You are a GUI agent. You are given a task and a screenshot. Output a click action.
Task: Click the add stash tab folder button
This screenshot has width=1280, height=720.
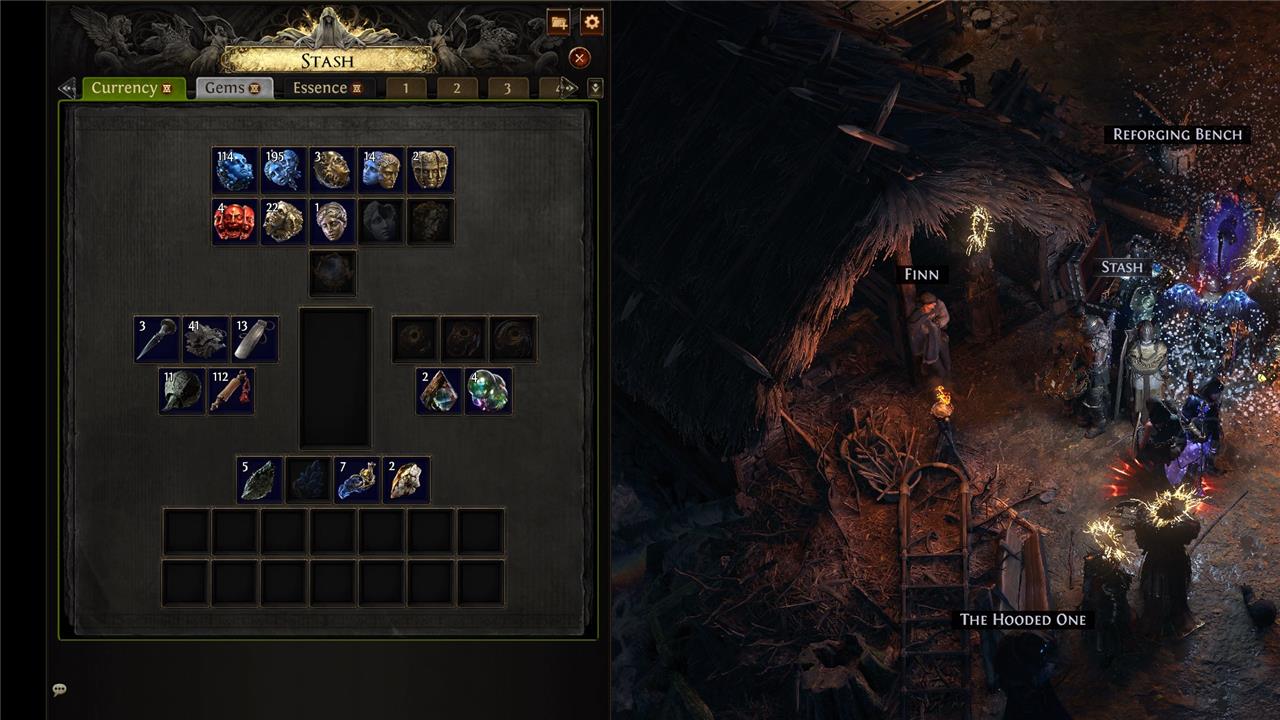click(559, 22)
